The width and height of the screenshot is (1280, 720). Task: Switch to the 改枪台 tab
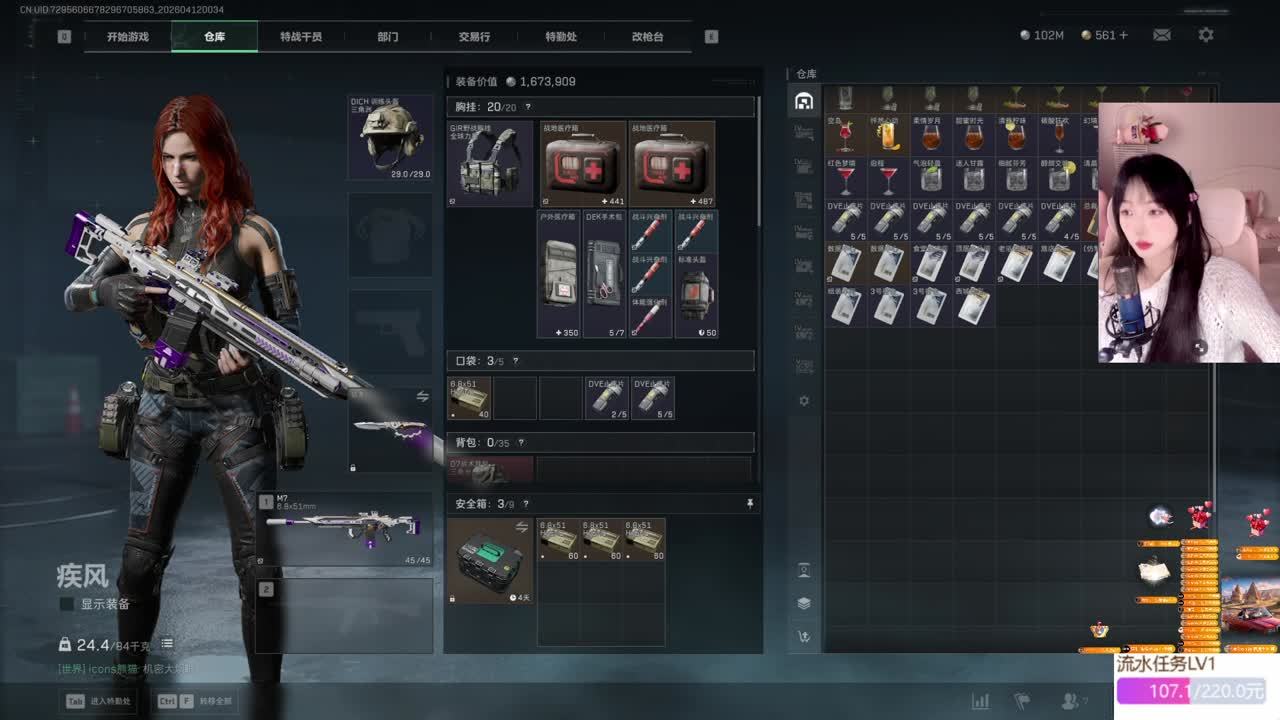coord(647,36)
